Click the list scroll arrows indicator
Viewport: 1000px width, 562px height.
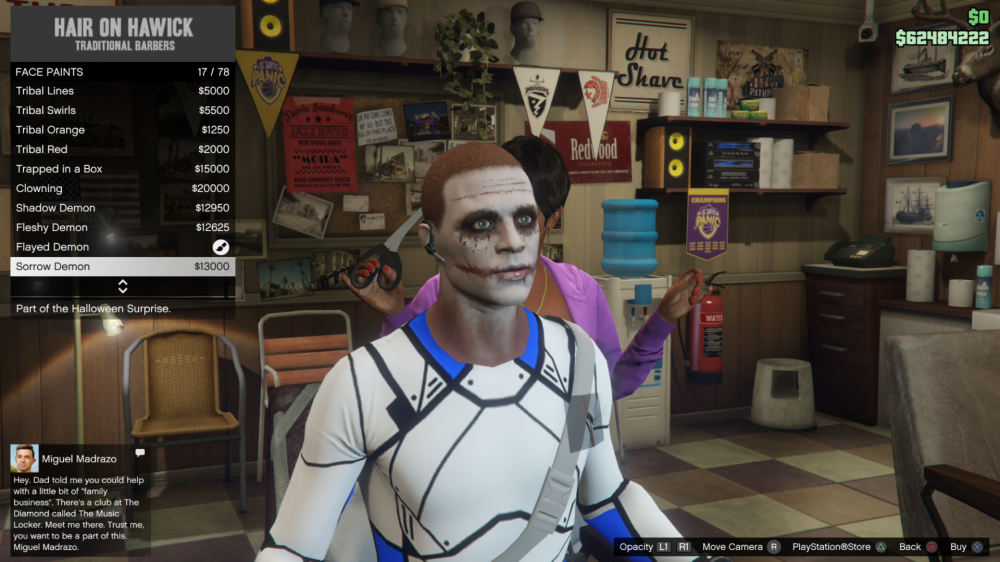[123, 287]
